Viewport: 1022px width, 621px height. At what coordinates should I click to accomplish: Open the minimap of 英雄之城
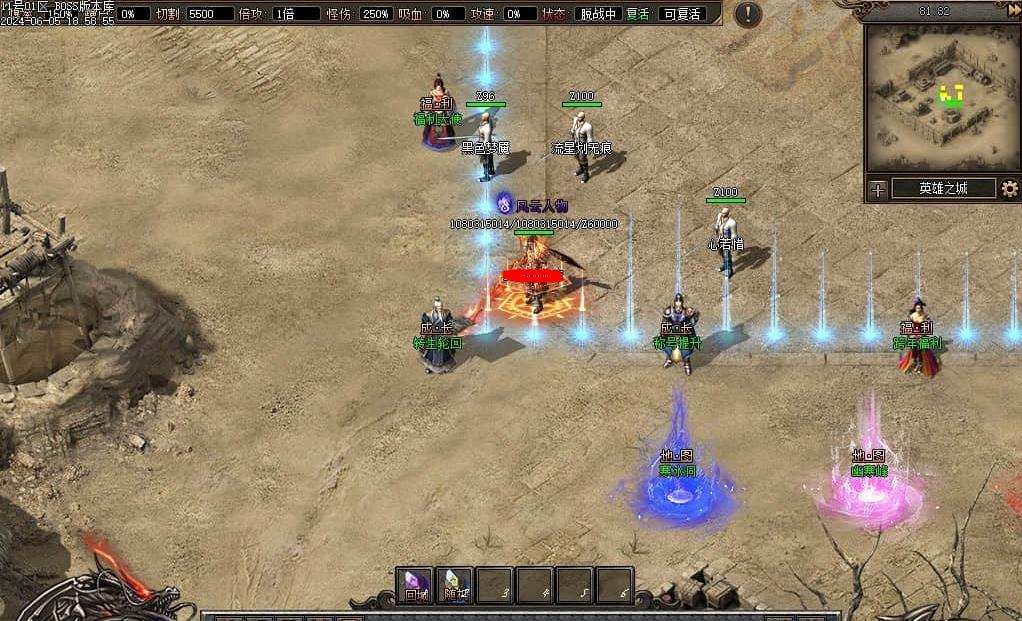click(x=943, y=98)
